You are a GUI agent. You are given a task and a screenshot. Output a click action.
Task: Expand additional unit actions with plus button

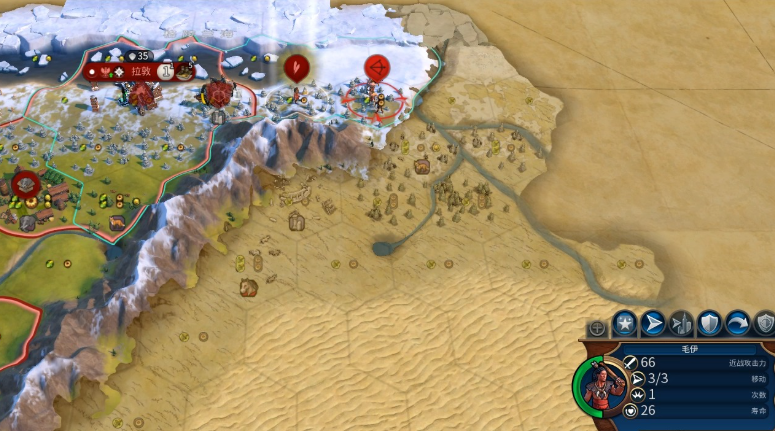(597, 327)
